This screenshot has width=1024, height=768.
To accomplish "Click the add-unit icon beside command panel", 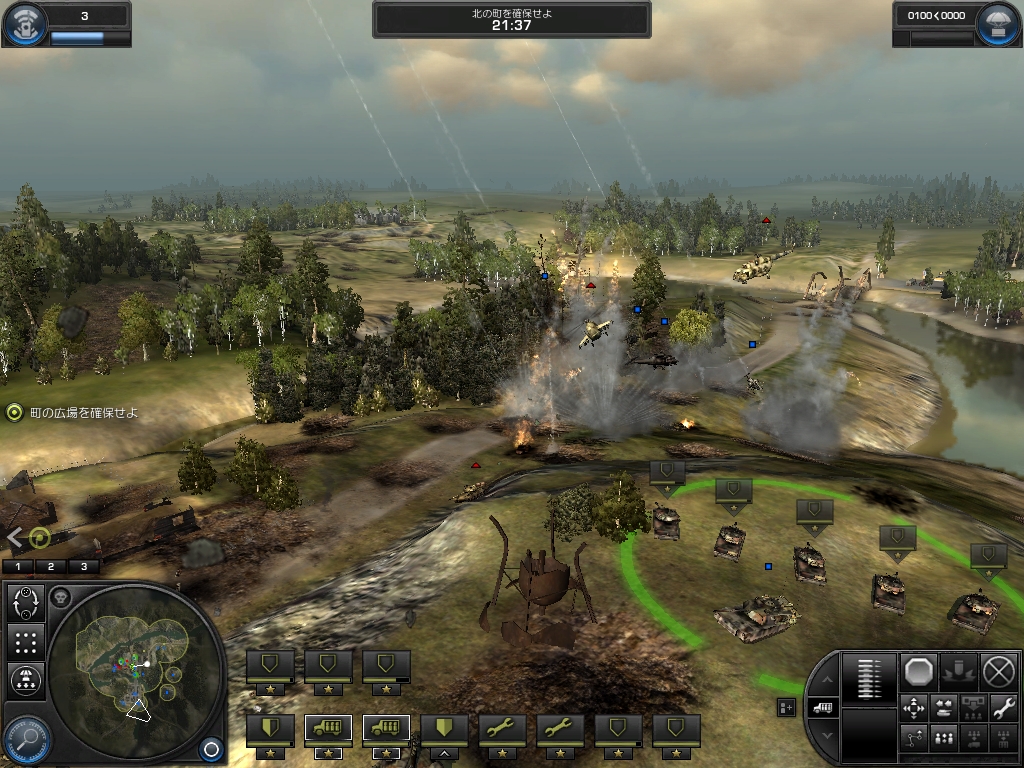I will pyautogui.click(x=786, y=707).
